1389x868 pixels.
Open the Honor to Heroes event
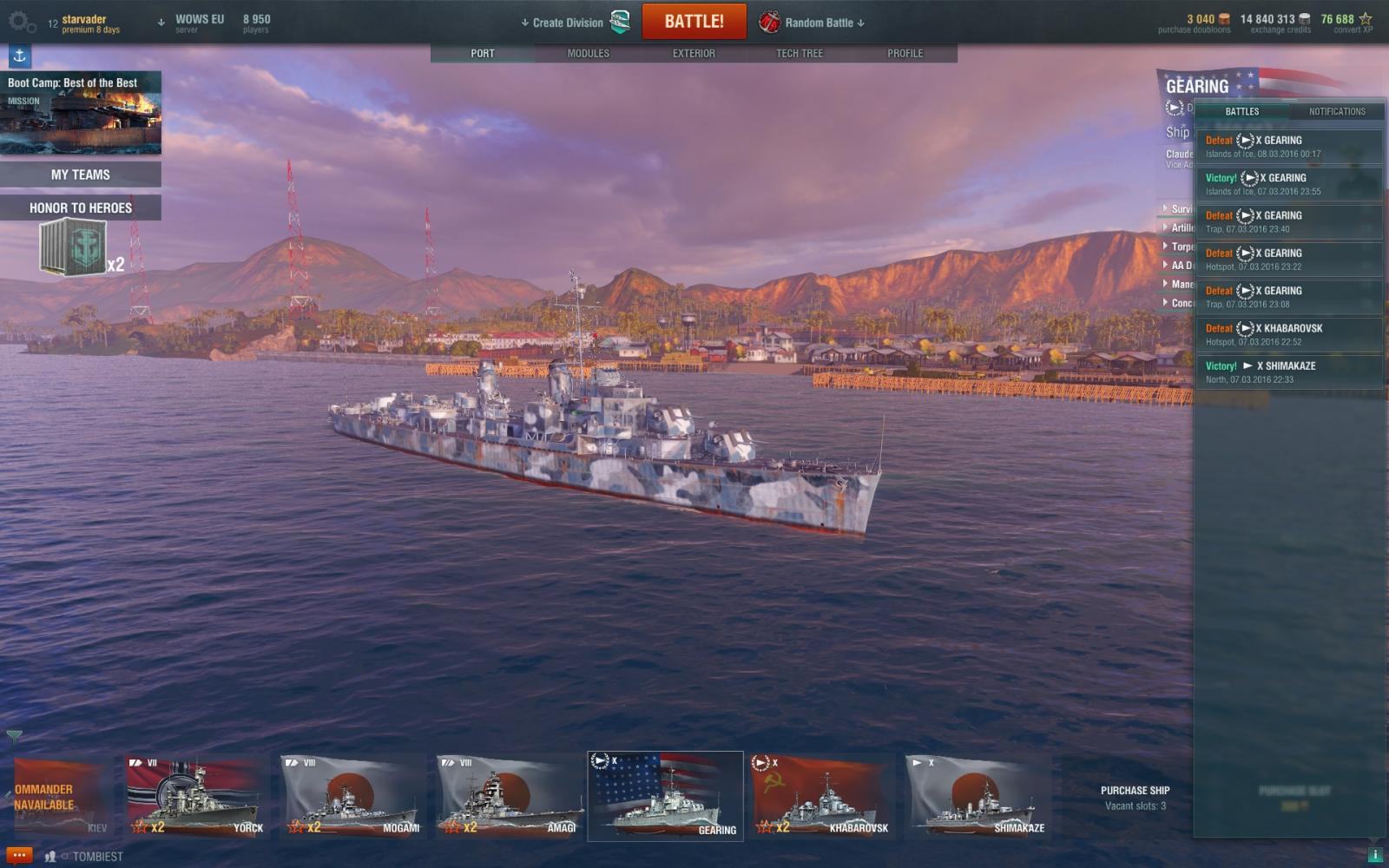[x=81, y=208]
